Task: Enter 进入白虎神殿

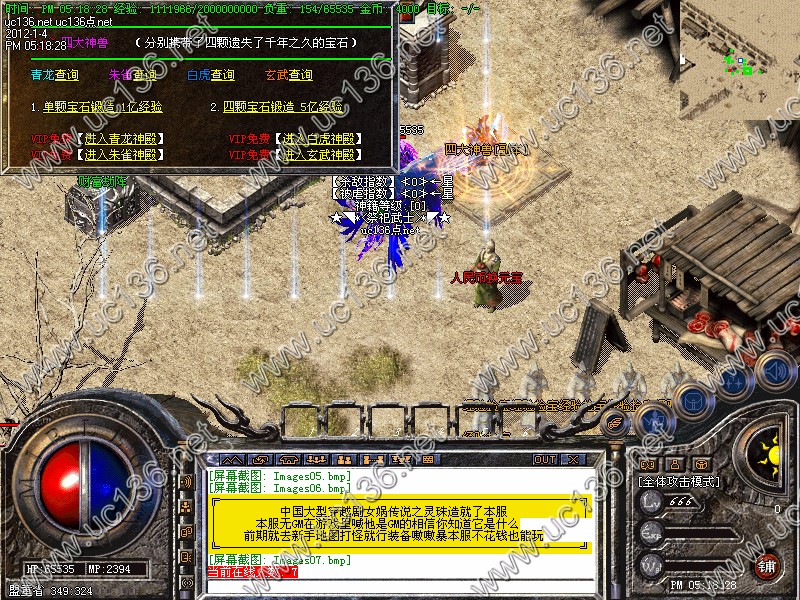Action: click(319, 139)
